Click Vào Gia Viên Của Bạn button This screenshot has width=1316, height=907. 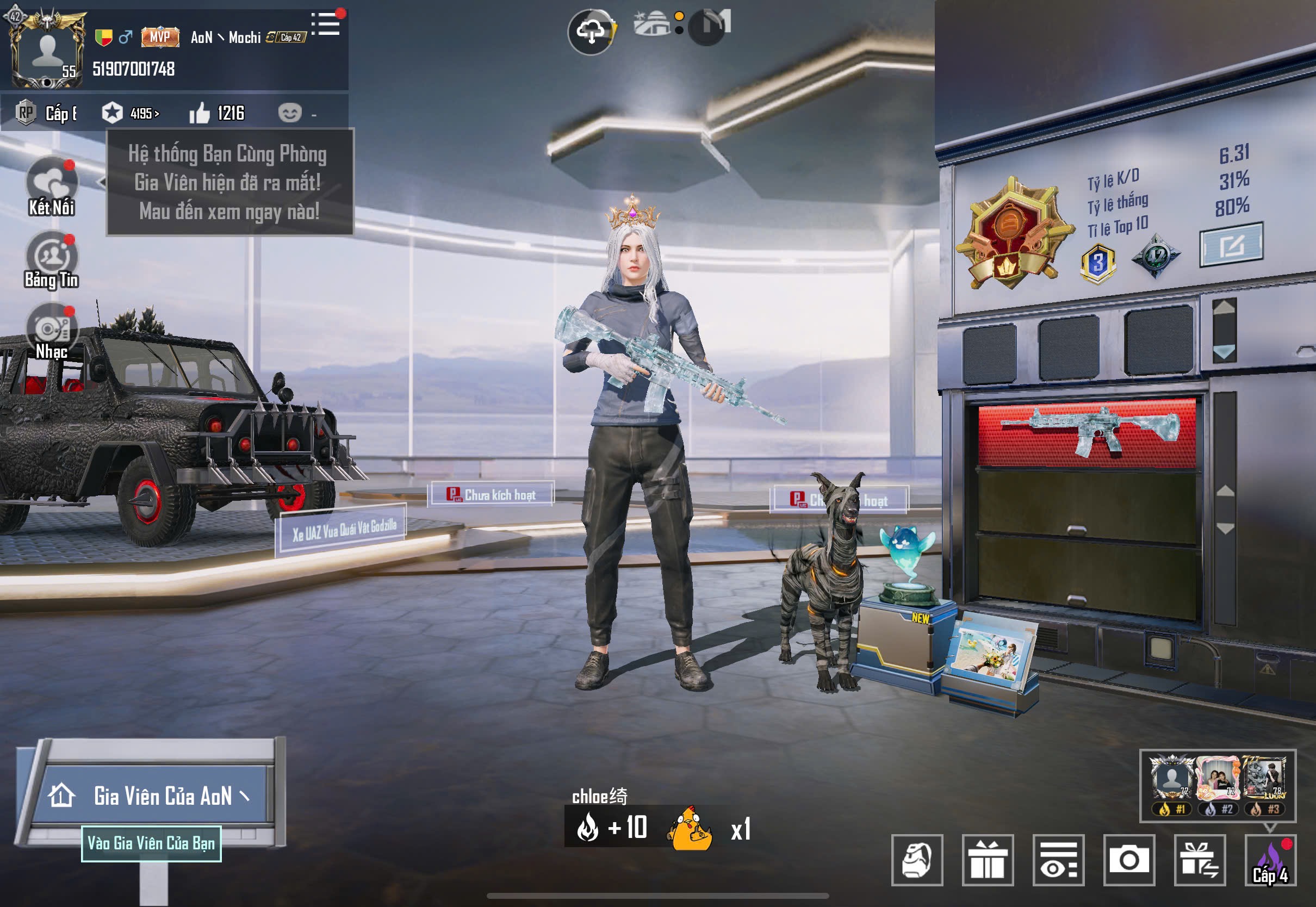tap(151, 843)
